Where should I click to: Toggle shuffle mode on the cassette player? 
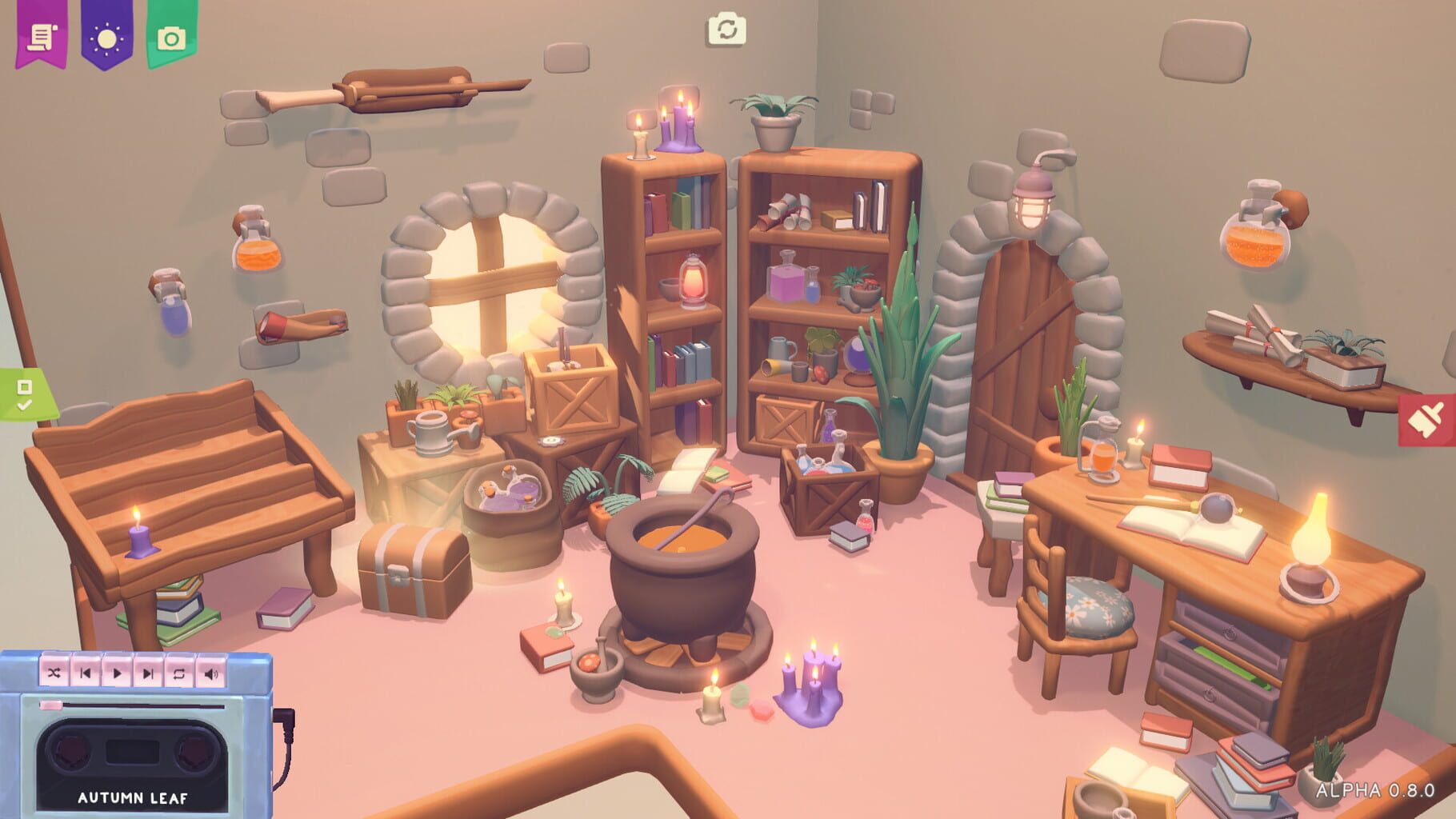[54, 674]
